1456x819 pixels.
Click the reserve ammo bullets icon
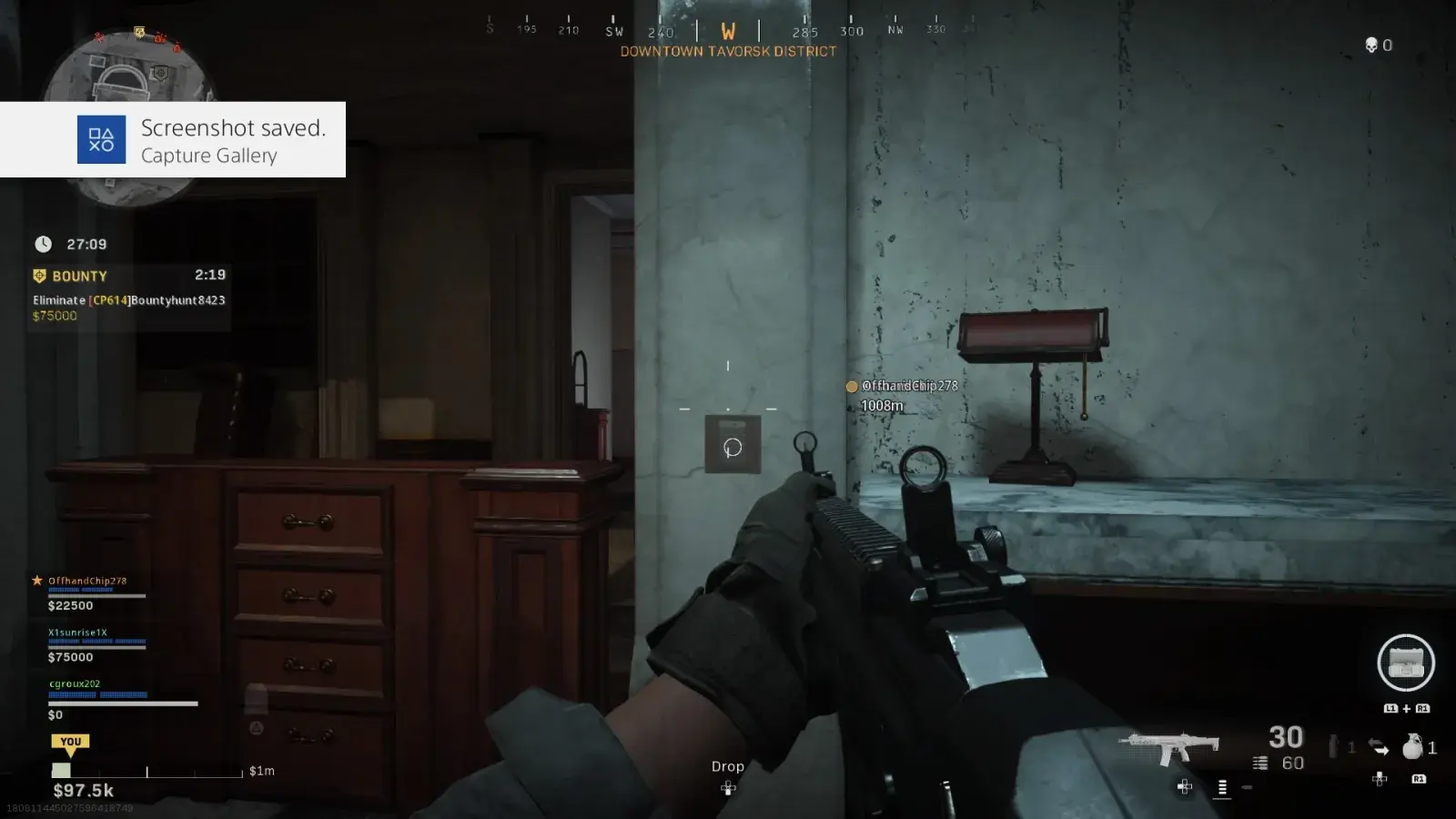click(x=1260, y=762)
